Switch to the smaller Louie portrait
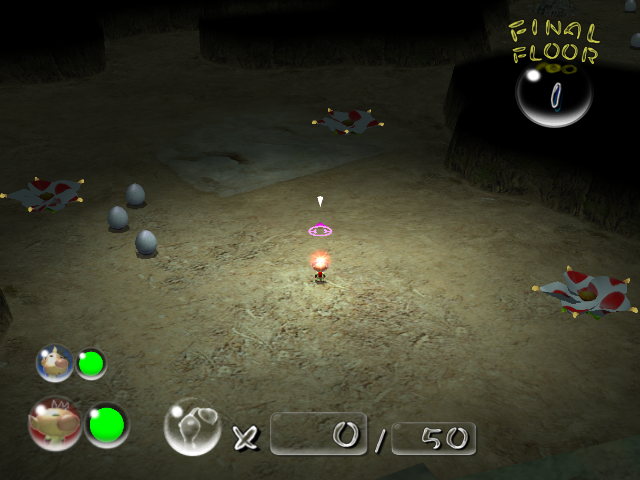The width and height of the screenshot is (640, 480). point(55,363)
